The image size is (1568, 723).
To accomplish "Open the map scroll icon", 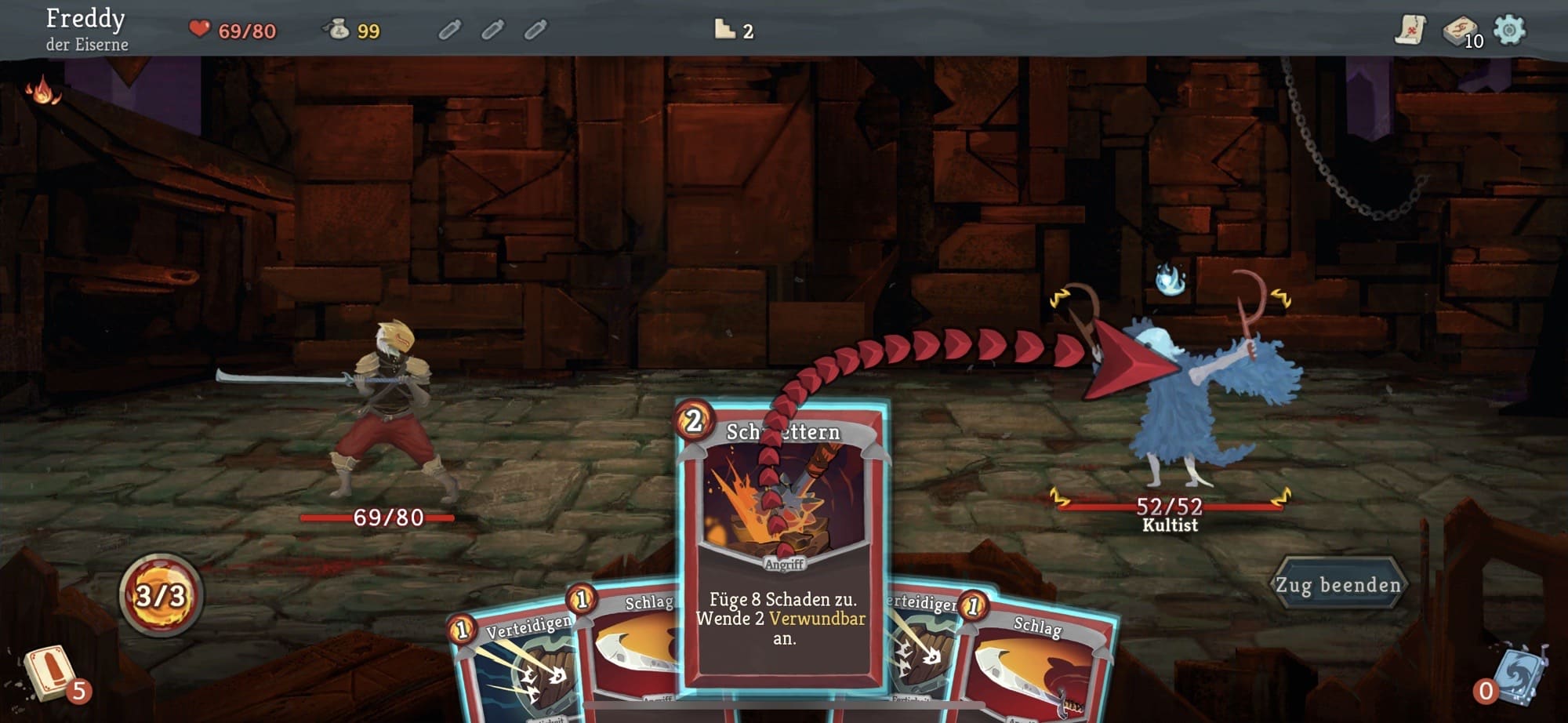I will (1410, 30).
